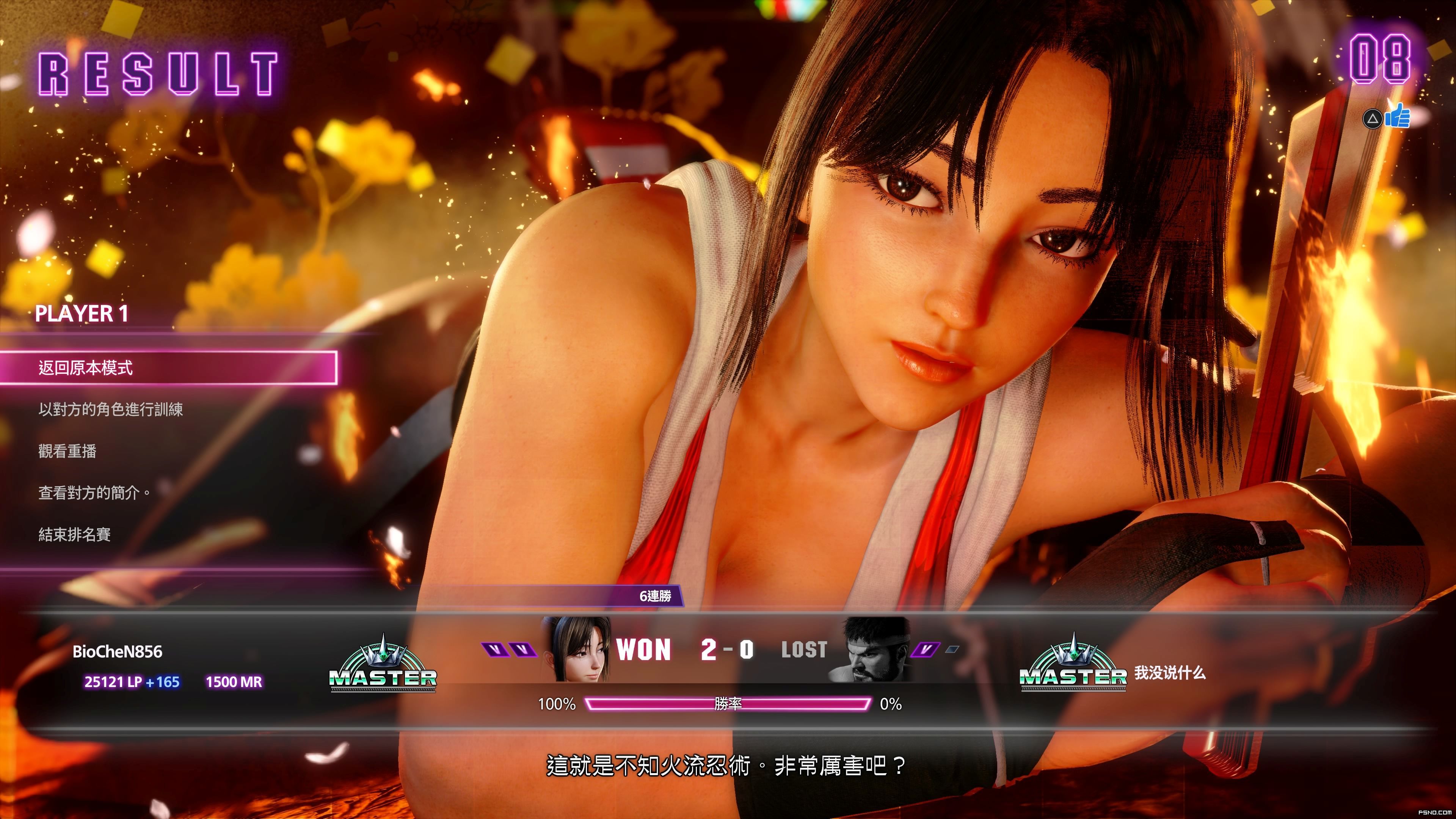Open 觀看重播 to watch the replay
The height and width of the screenshot is (819, 1456).
point(67,451)
